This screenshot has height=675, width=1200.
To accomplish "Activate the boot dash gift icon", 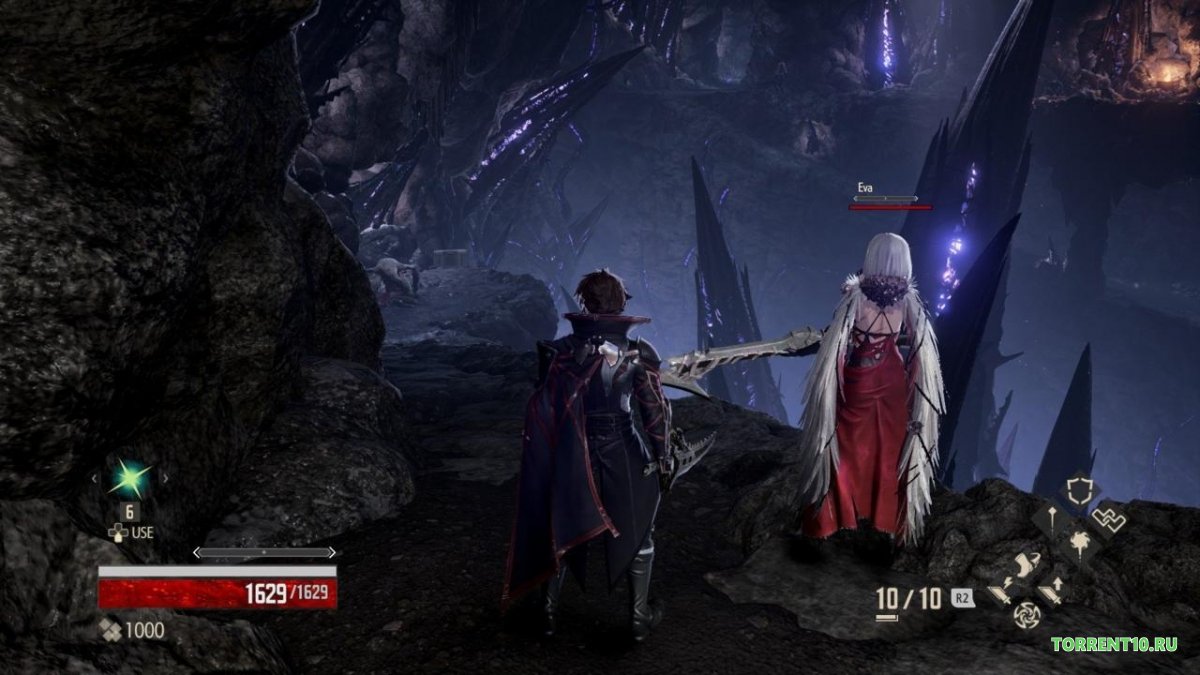I will click(1027, 564).
